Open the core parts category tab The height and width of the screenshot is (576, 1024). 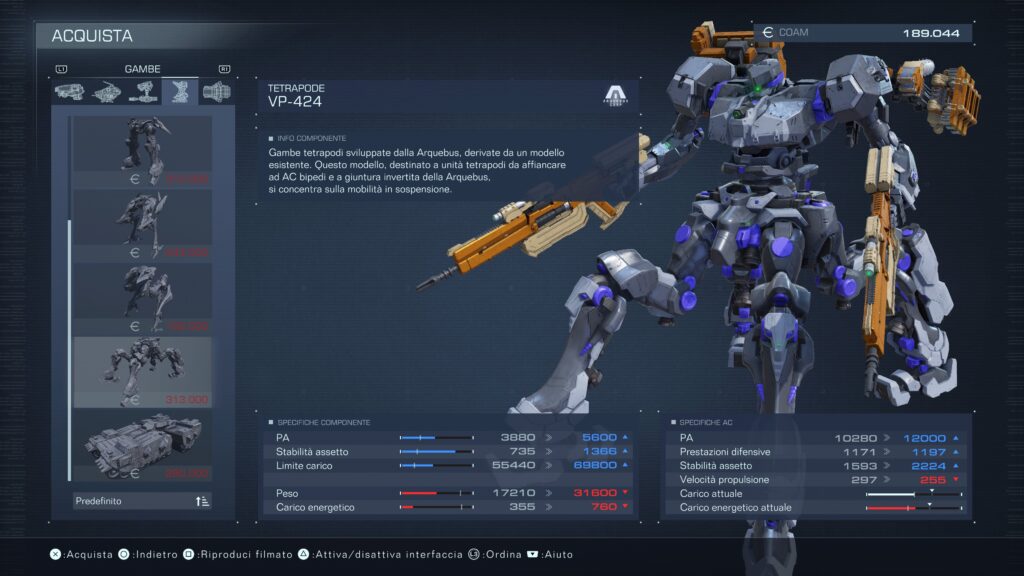point(106,92)
